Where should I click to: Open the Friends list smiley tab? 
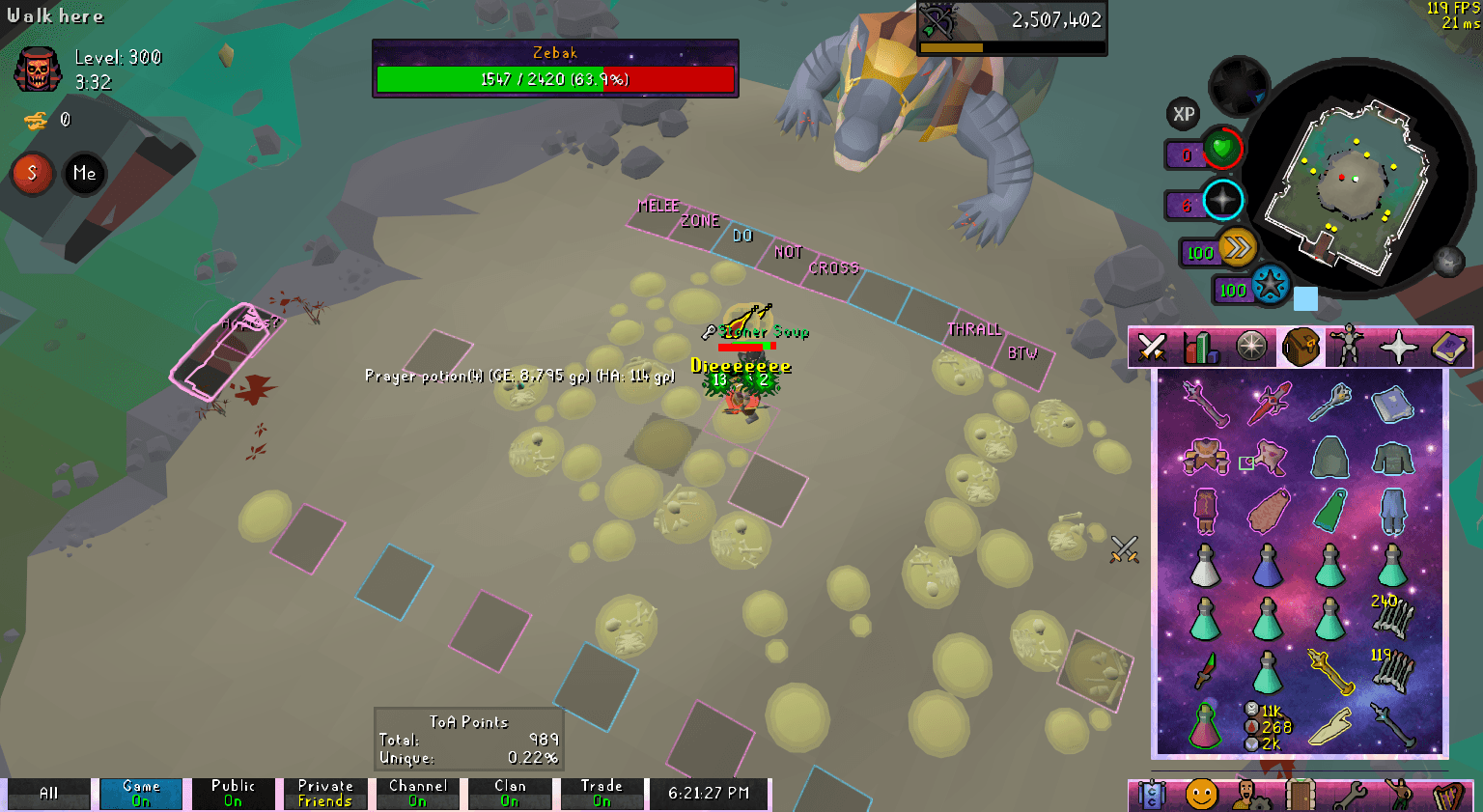[x=1201, y=795]
